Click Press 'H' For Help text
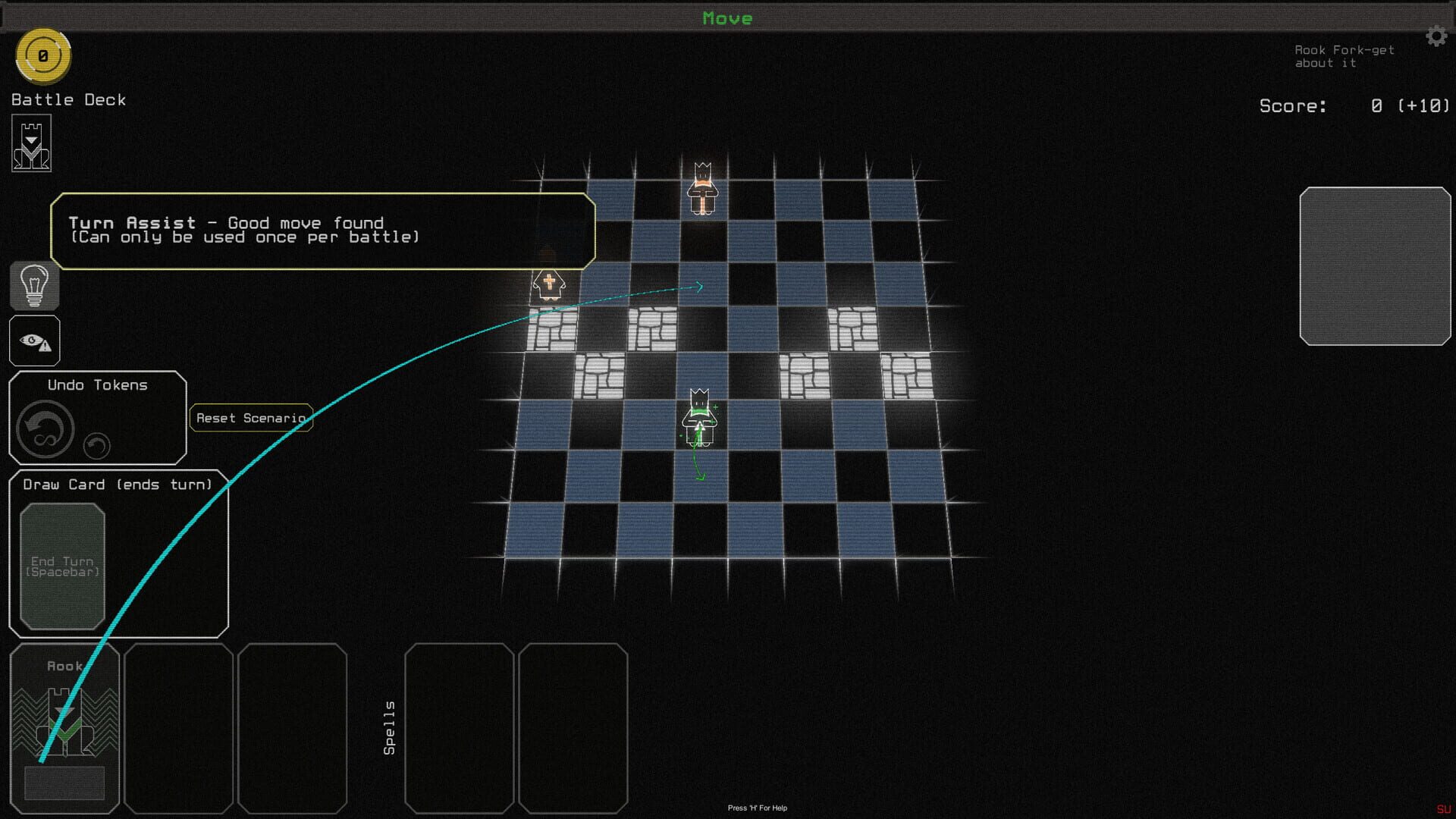Screen dimensions: 1456x819 tap(756, 808)
